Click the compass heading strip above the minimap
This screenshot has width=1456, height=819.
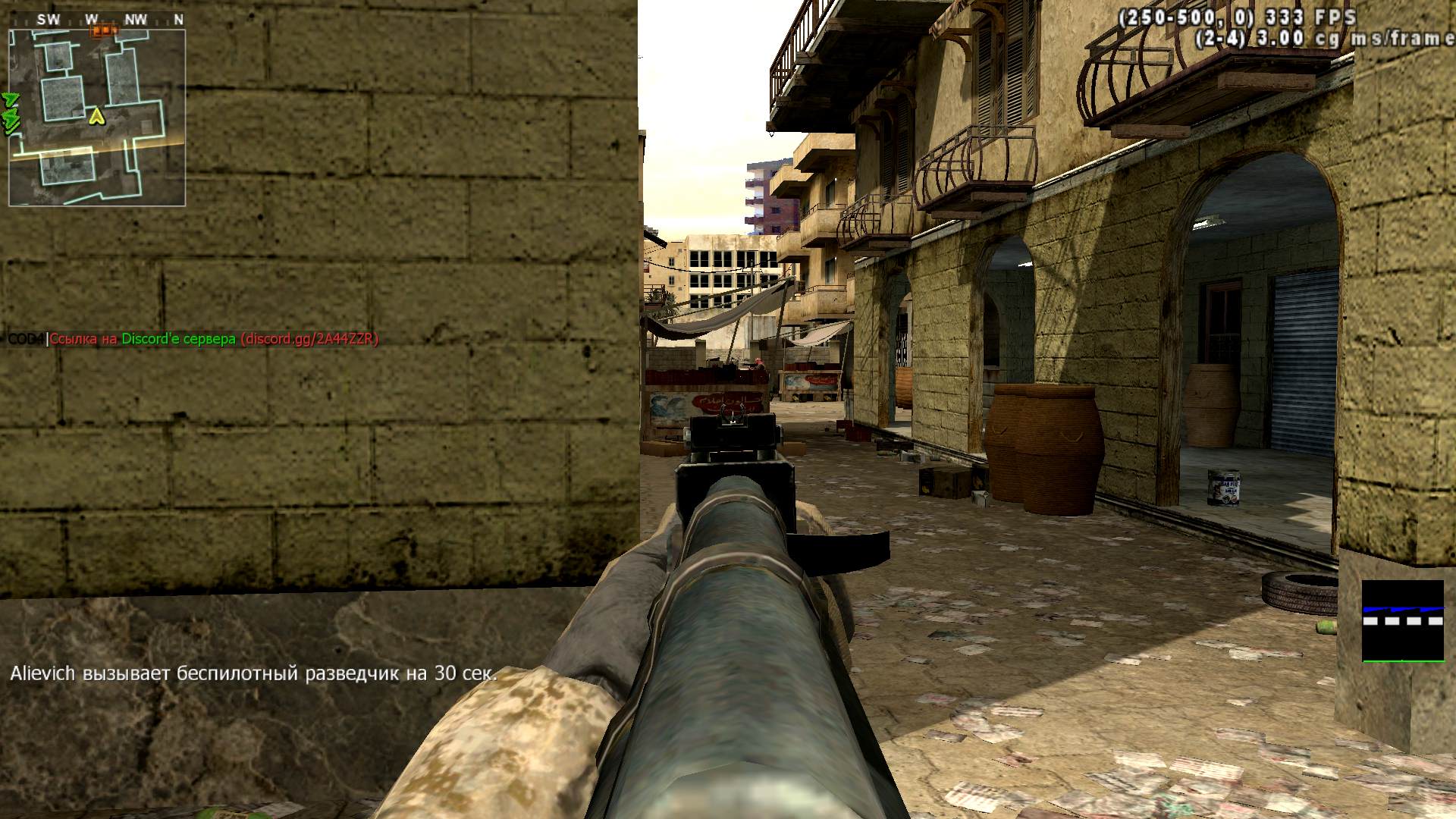click(x=97, y=20)
